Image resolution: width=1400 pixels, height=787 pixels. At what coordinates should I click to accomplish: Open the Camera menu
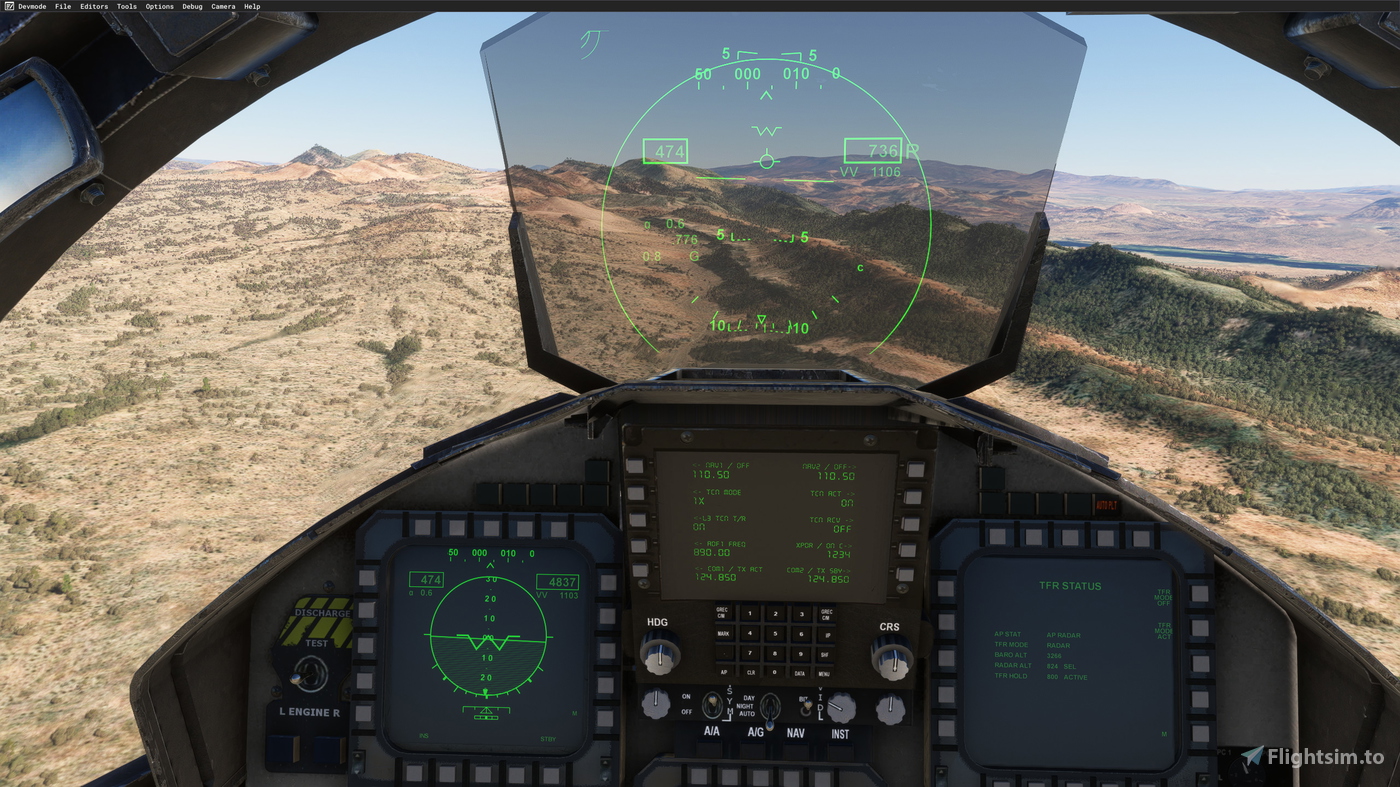click(x=223, y=5)
